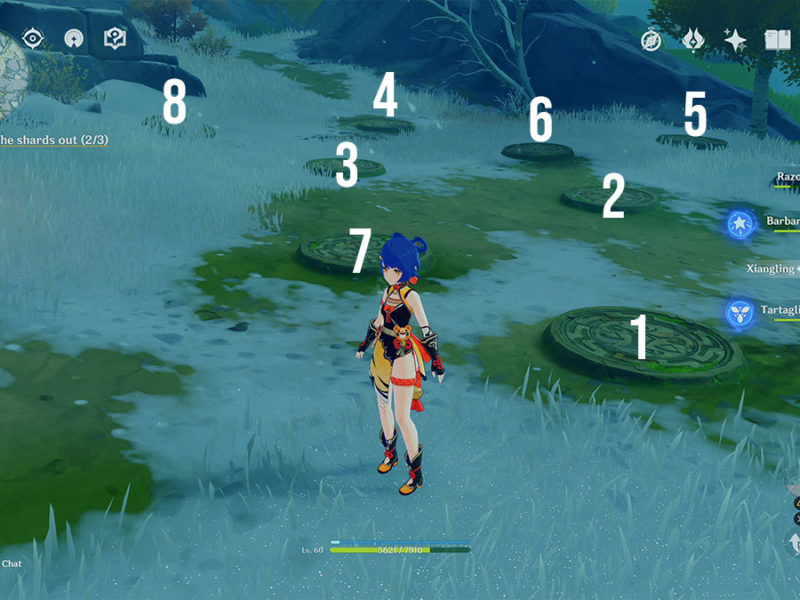Open the question-mark book tutorial icon

coord(115,38)
